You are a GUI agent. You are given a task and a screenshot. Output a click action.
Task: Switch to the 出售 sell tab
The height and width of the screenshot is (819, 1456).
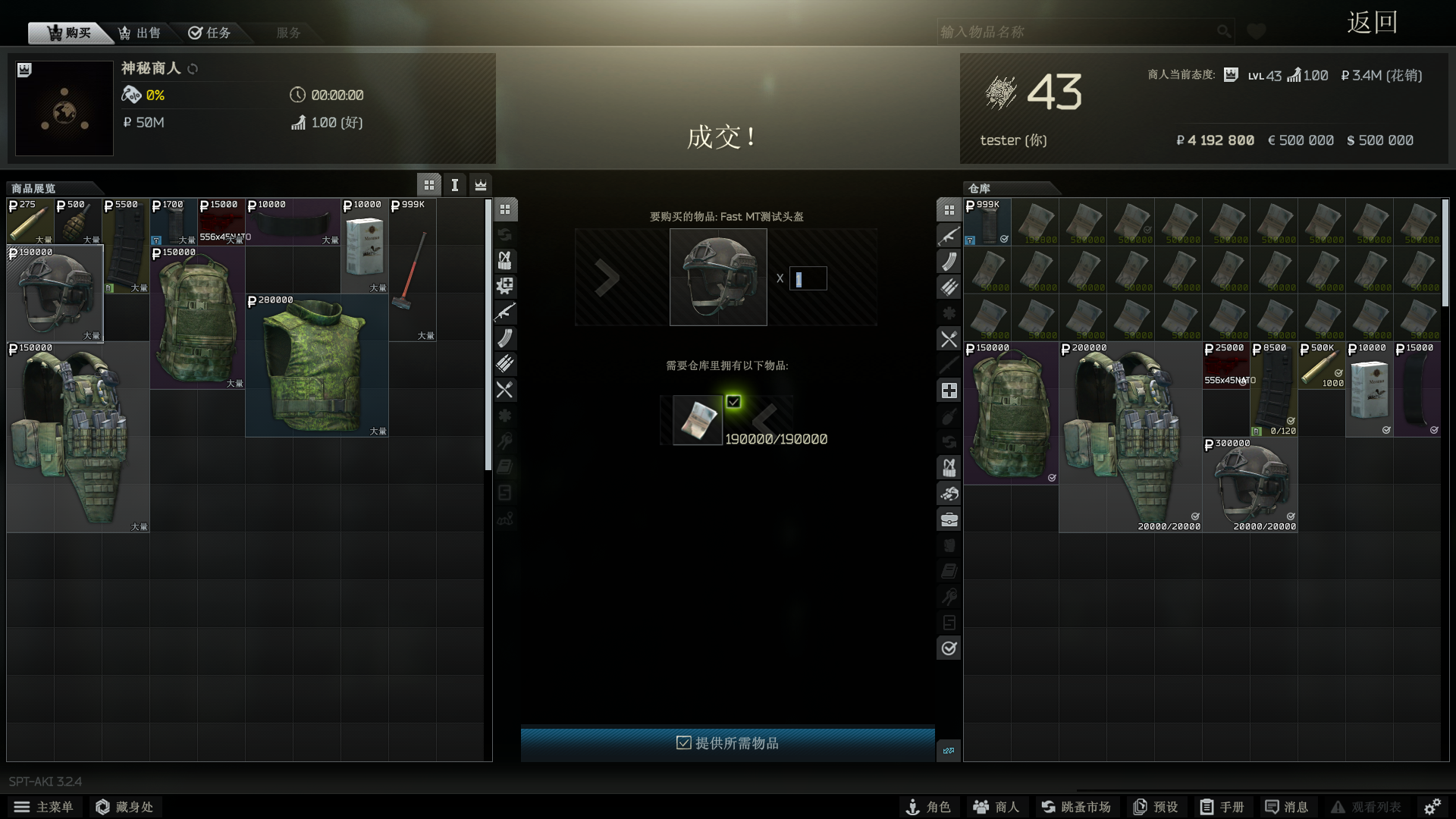tap(140, 33)
